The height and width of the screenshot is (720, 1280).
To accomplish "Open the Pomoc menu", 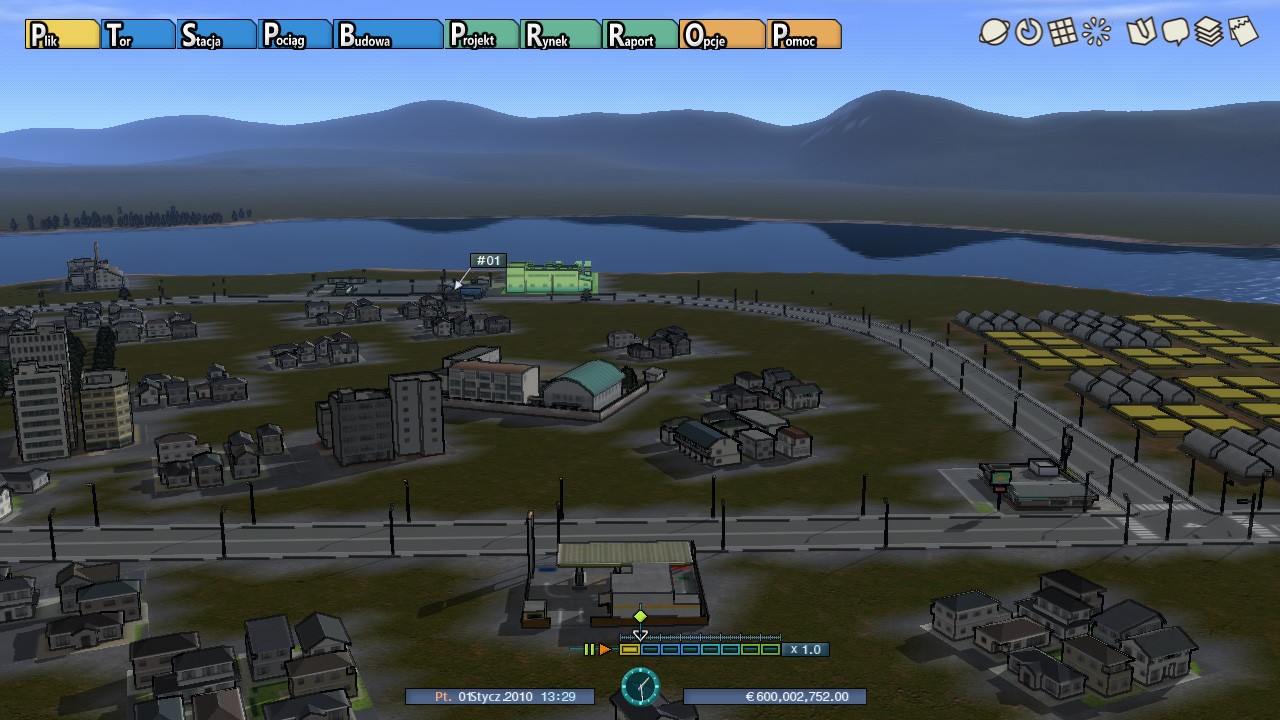I will (x=804, y=35).
